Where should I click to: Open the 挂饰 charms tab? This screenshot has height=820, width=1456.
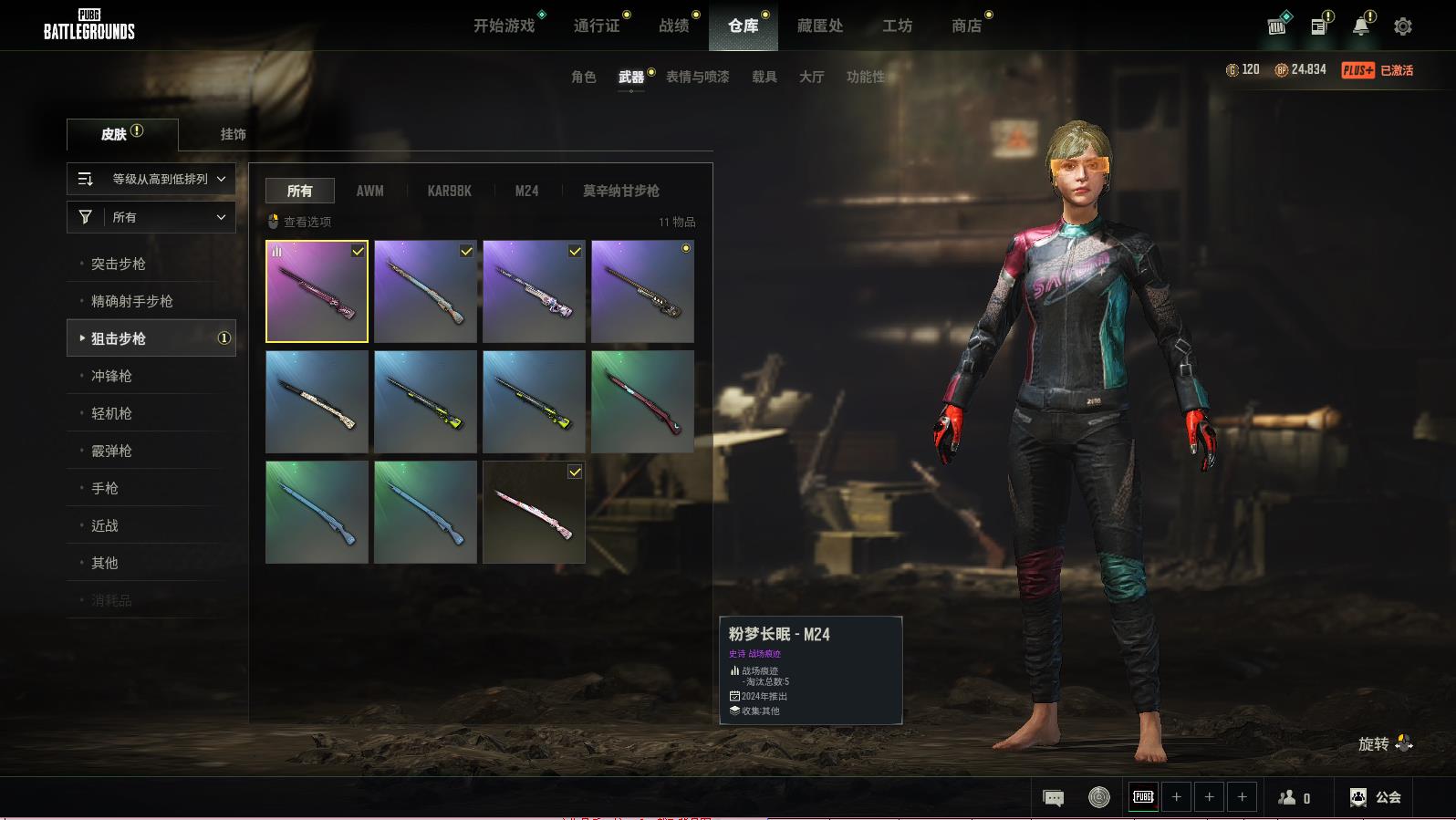233,134
